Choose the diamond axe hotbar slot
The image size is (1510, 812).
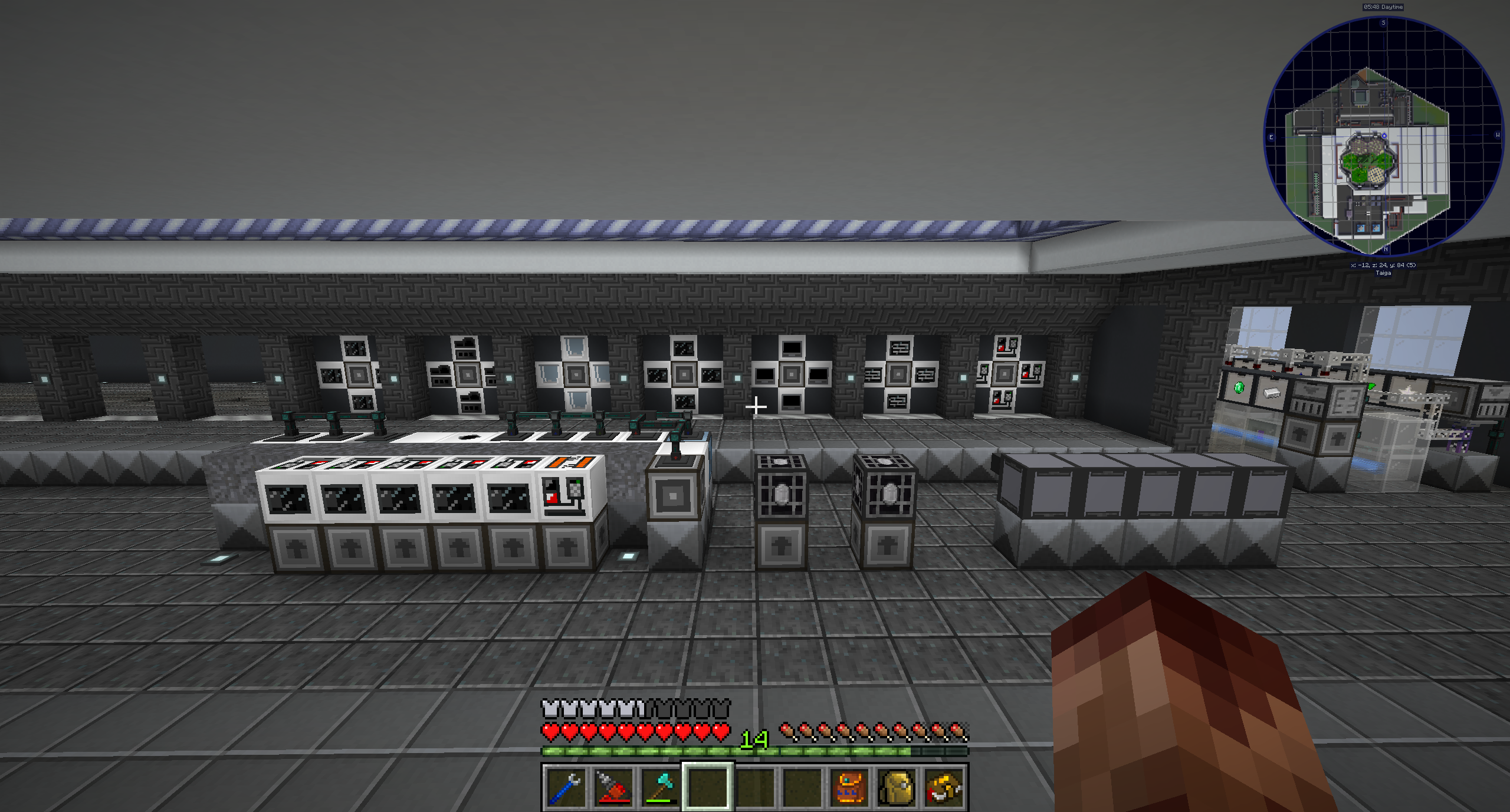[660, 788]
